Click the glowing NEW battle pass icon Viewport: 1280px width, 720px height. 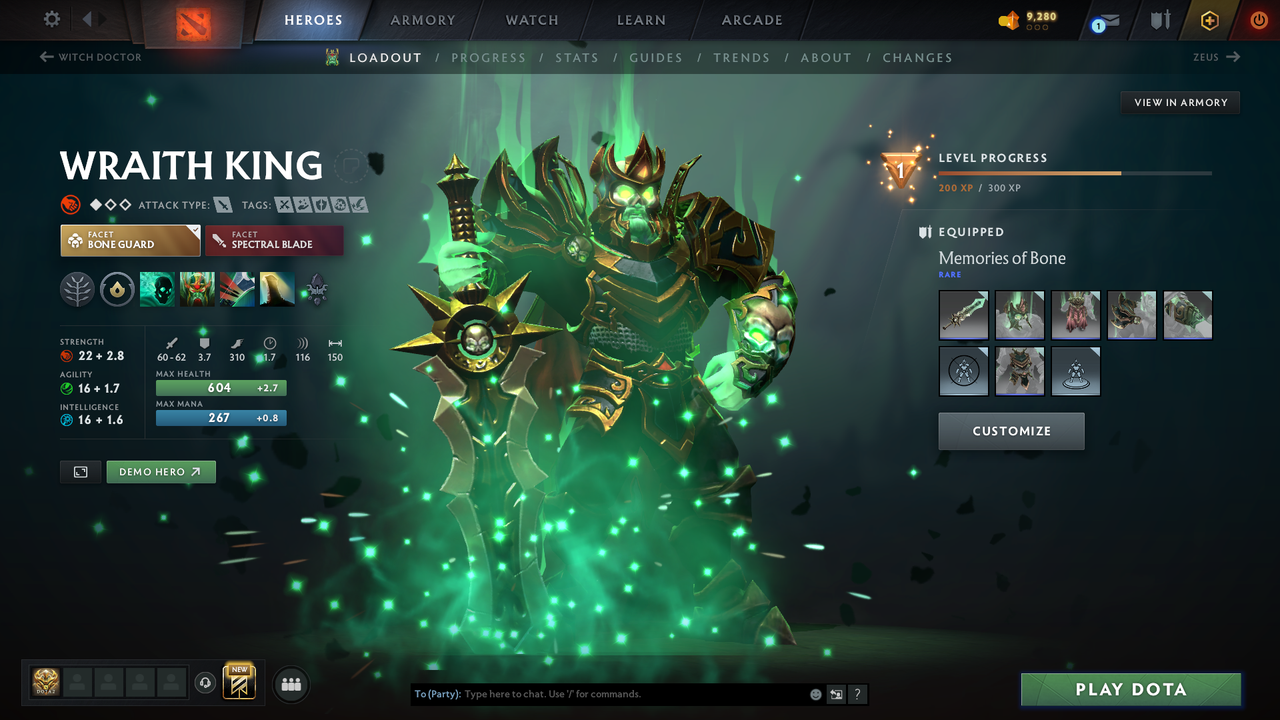point(239,682)
